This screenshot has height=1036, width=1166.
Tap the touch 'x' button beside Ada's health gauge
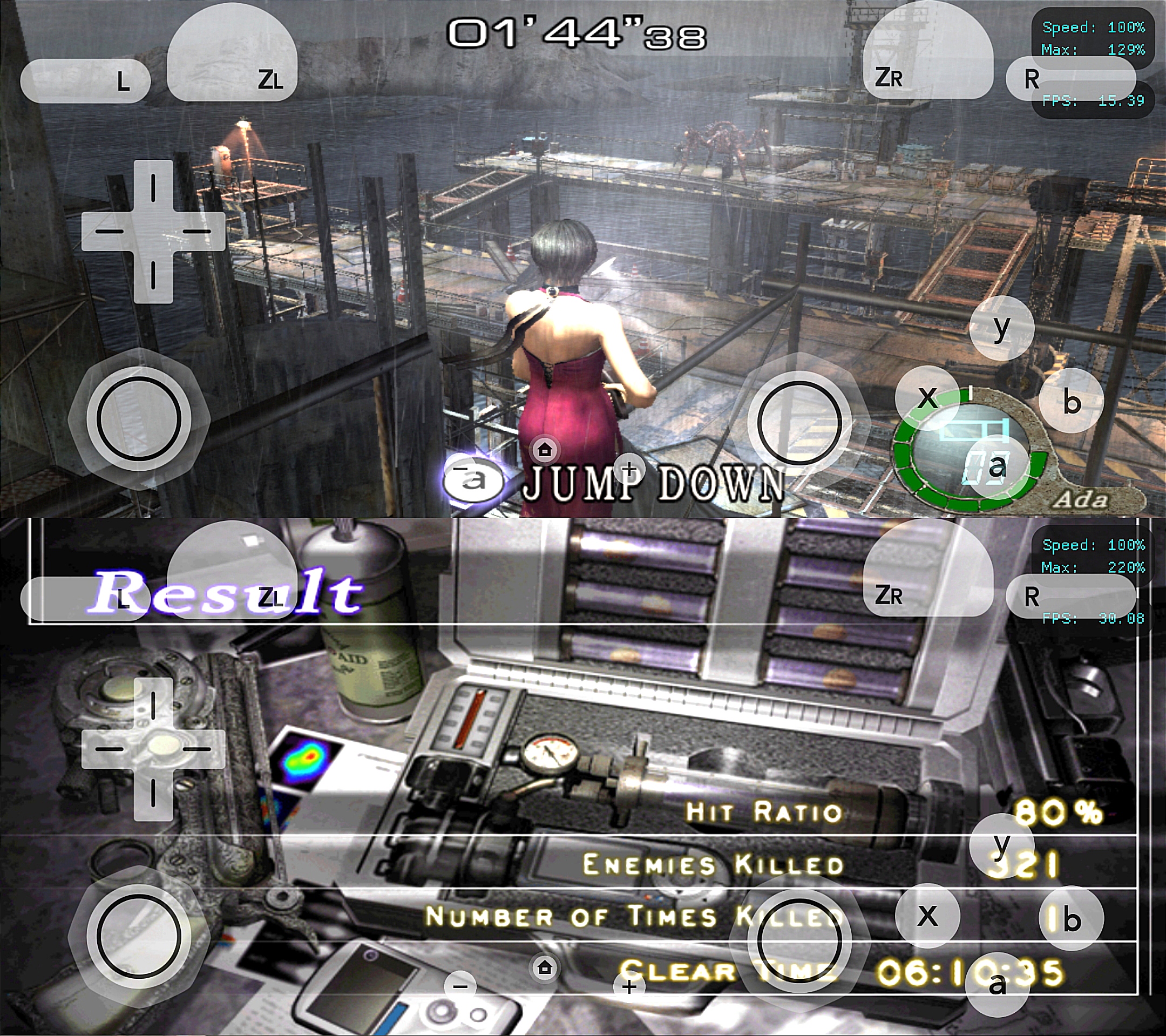[927, 396]
